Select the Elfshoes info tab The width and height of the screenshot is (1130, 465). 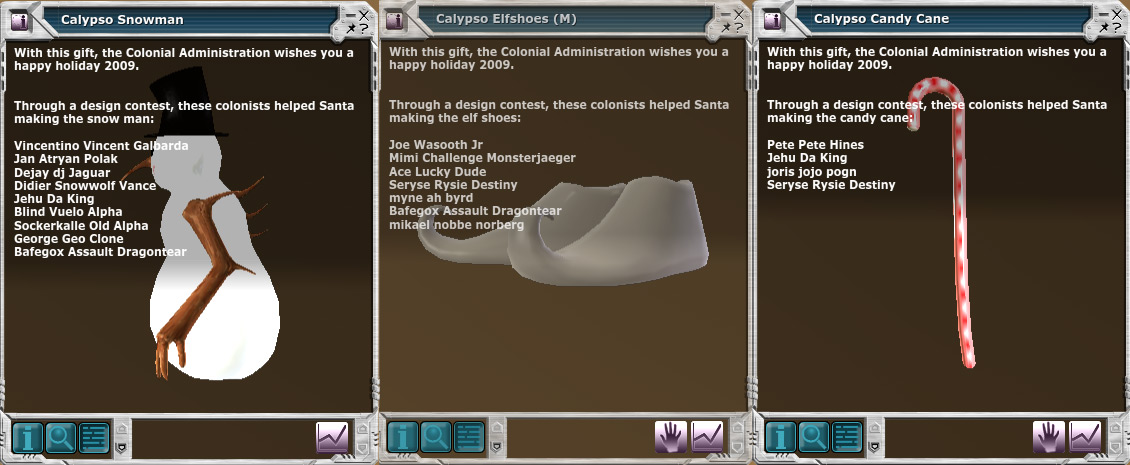(403, 437)
